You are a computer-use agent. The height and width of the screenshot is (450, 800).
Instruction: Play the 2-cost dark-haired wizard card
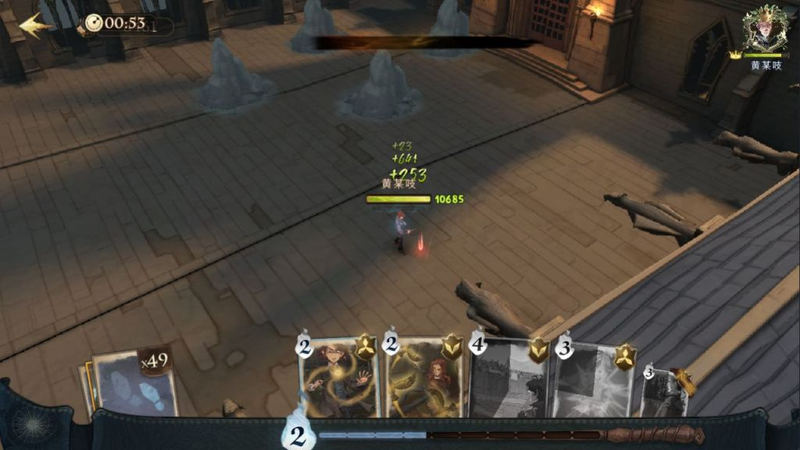point(338,380)
